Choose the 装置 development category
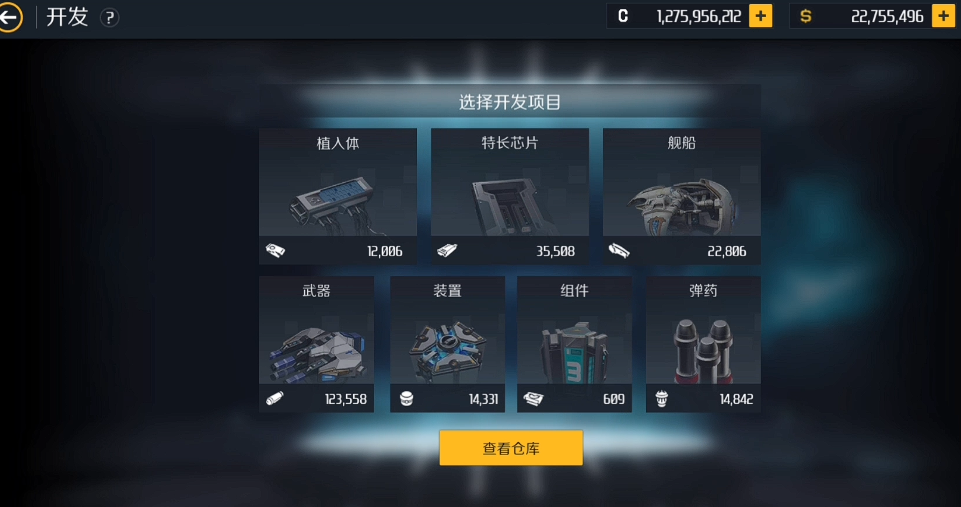The height and width of the screenshot is (507, 961). tap(447, 344)
